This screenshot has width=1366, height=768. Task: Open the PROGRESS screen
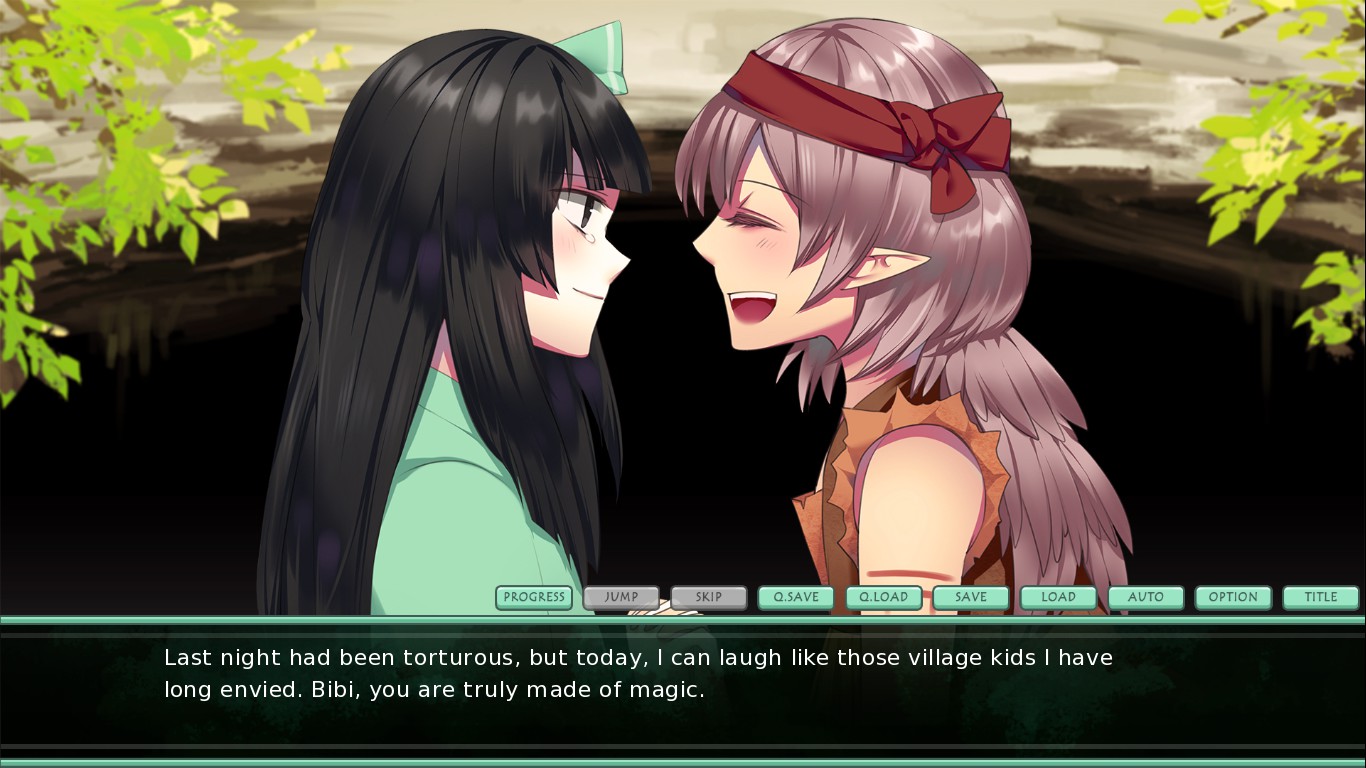534,598
